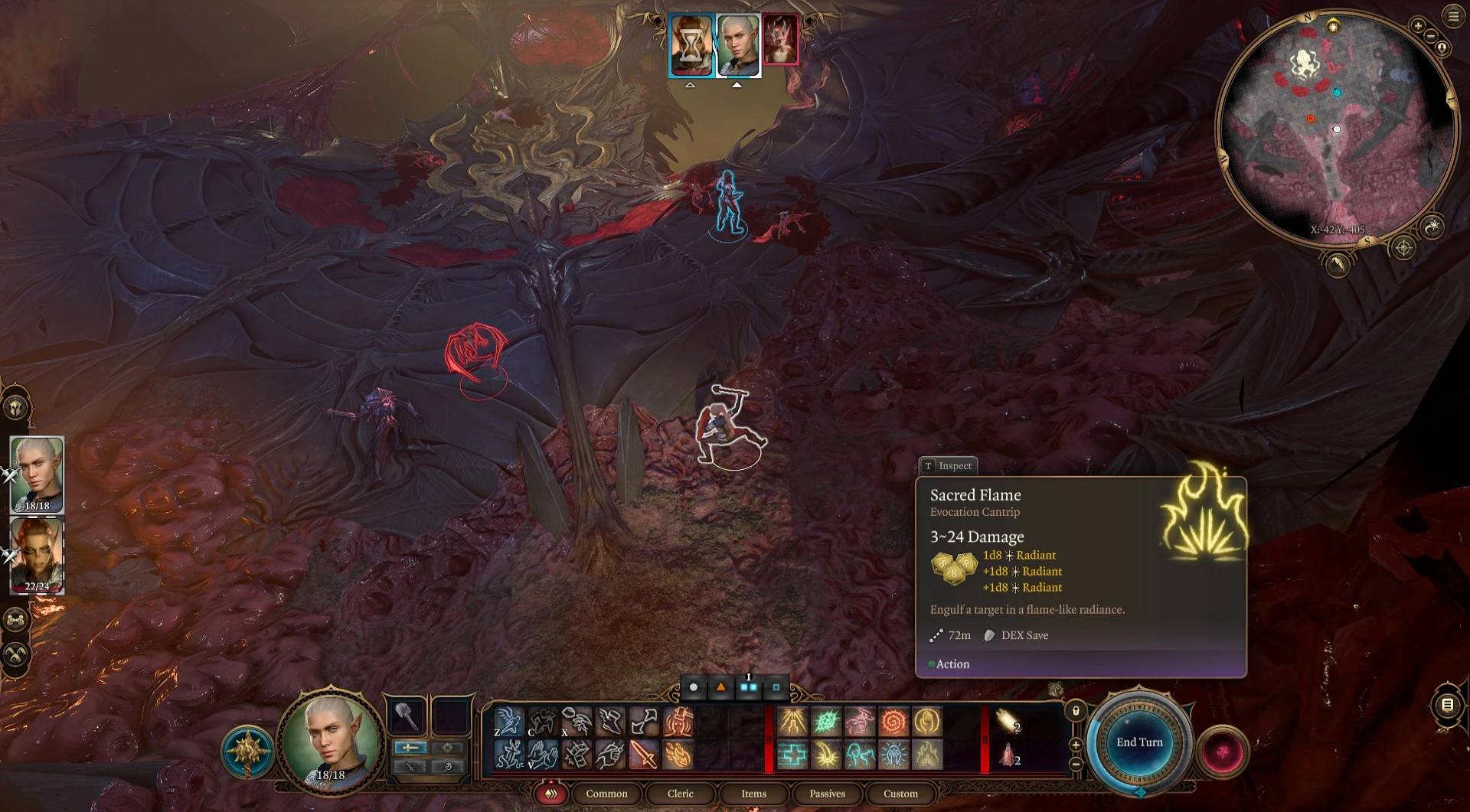1470x812 pixels.
Task: End the current turn
Action: point(1139,742)
